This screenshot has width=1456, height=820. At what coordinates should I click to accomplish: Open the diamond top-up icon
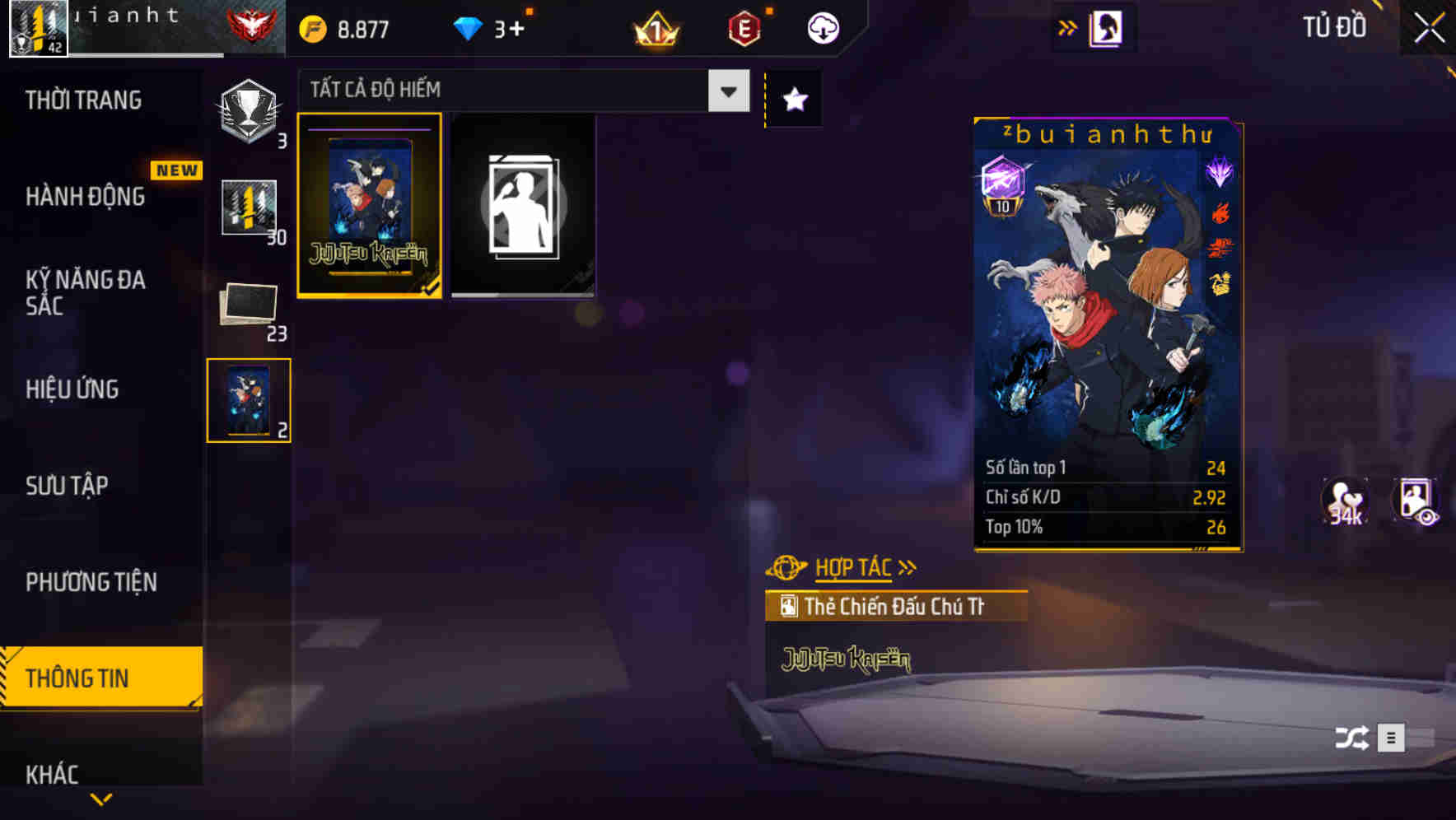469,27
